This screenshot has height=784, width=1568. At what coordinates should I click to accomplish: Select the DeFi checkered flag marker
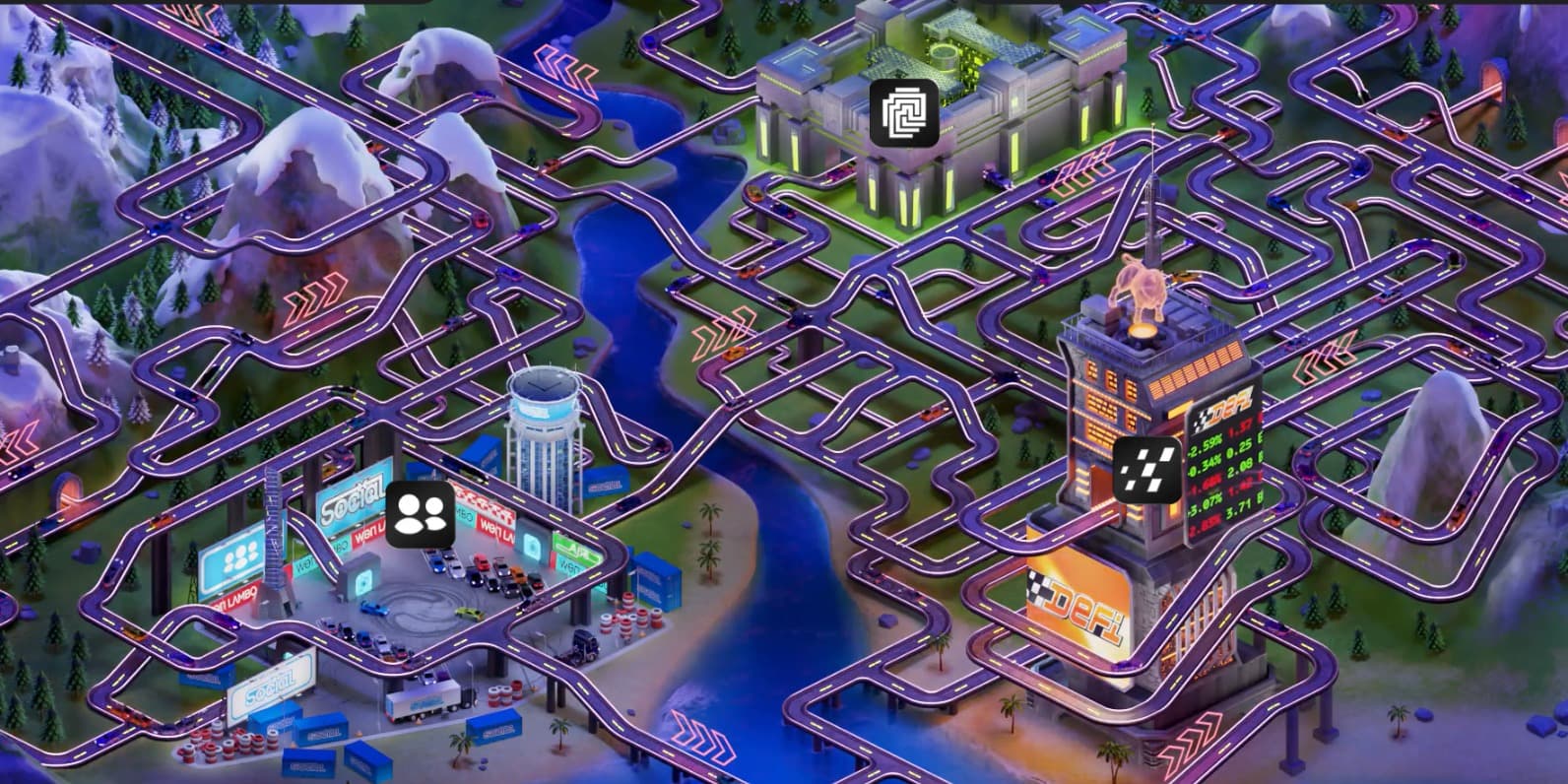(x=1147, y=470)
